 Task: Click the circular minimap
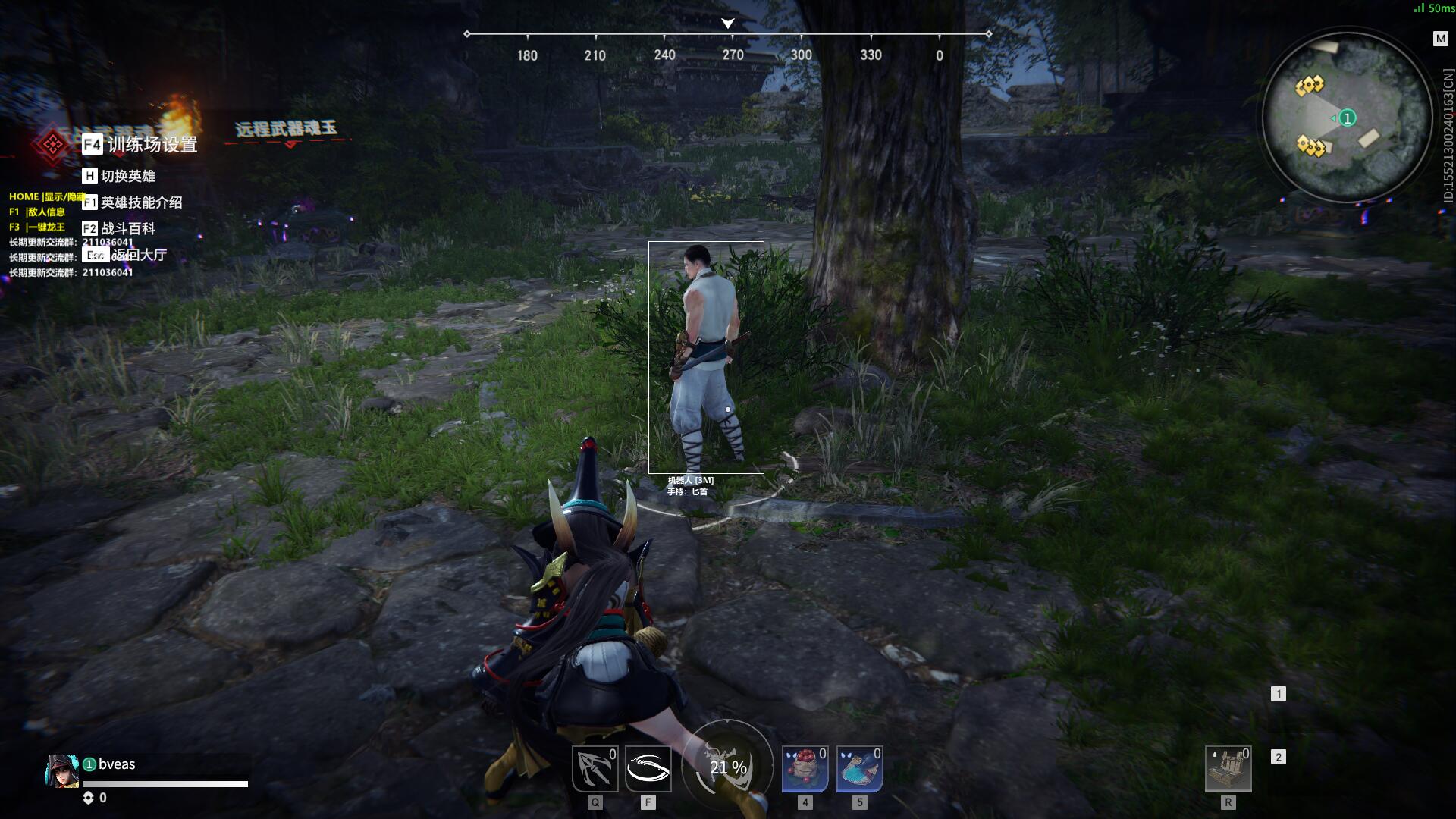point(1348,118)
